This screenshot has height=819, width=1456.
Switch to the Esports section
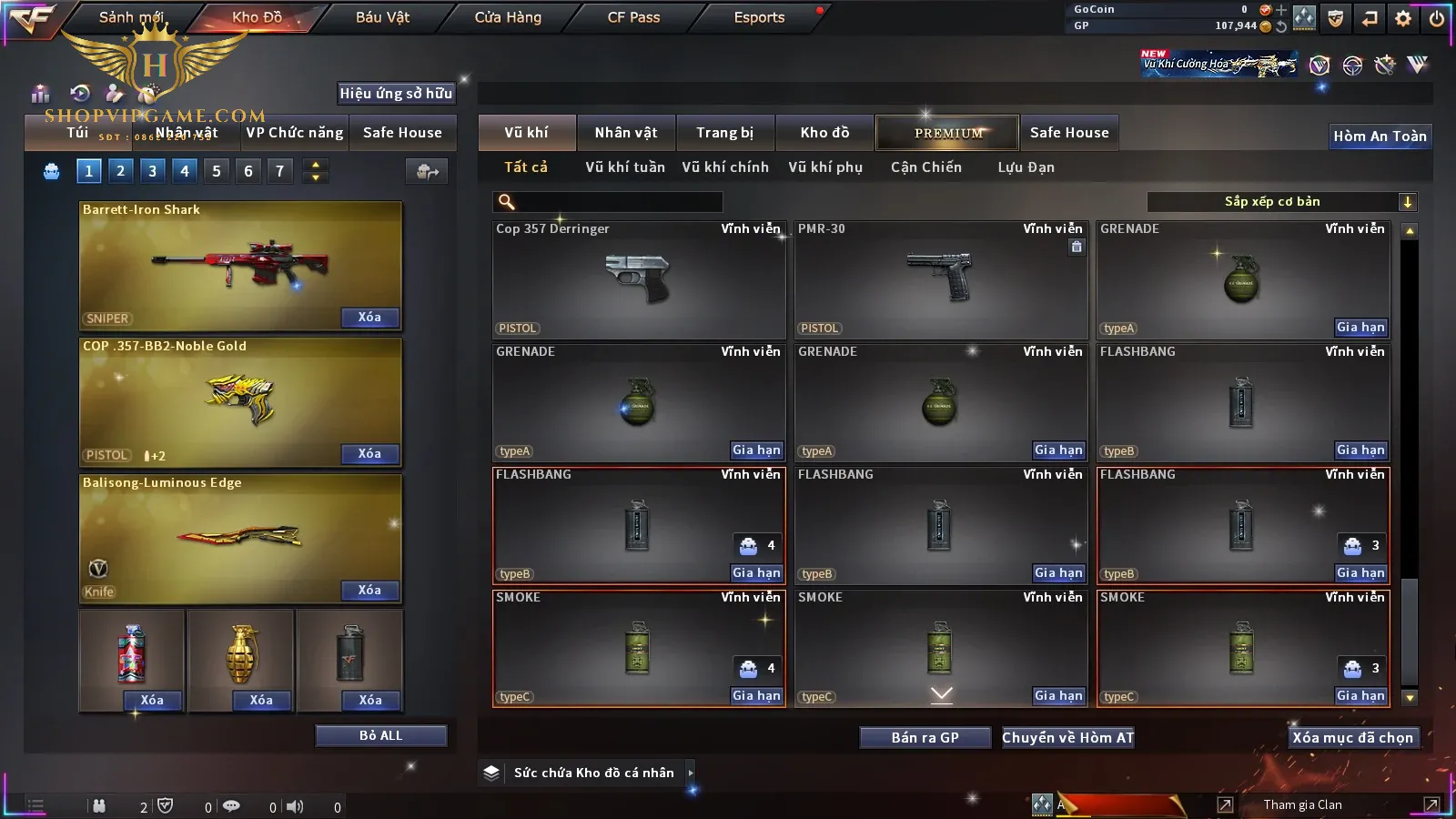pyautogui.click(x=759, y=17)
